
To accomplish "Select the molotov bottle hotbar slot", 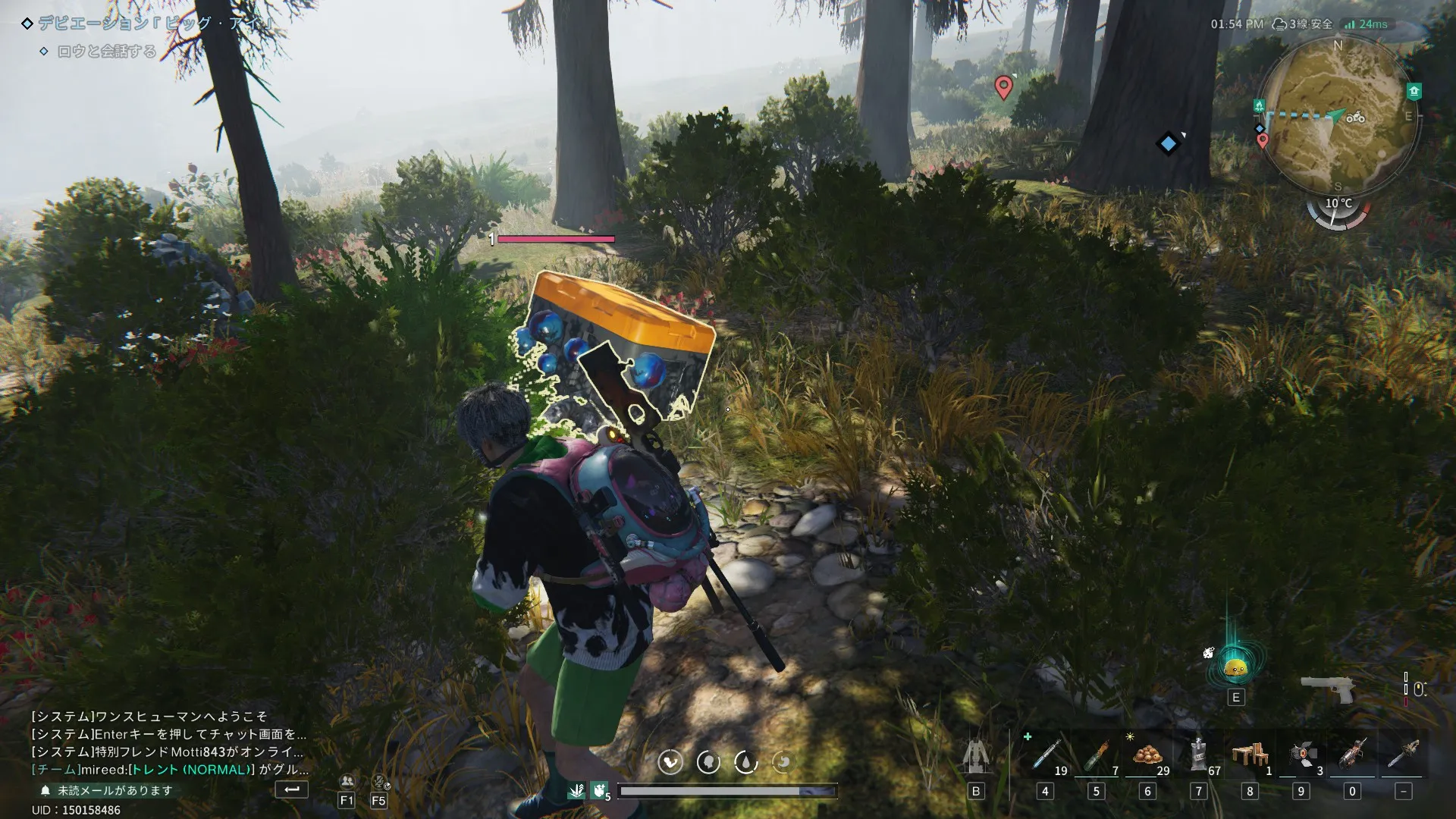I will click(1096, 755).
